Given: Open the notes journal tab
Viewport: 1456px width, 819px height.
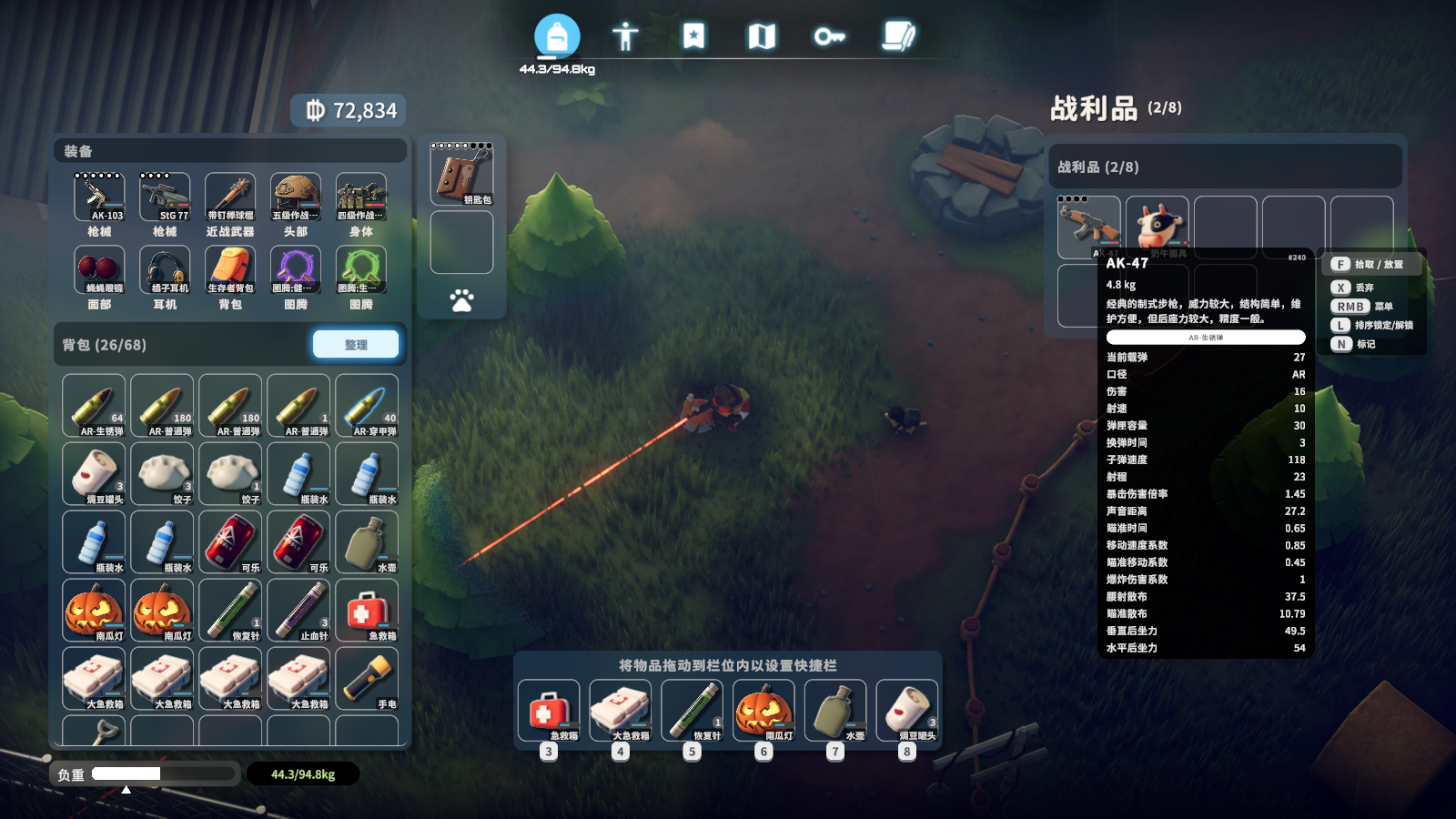Looking at the screenshot, I should click(x=898, y=36).
